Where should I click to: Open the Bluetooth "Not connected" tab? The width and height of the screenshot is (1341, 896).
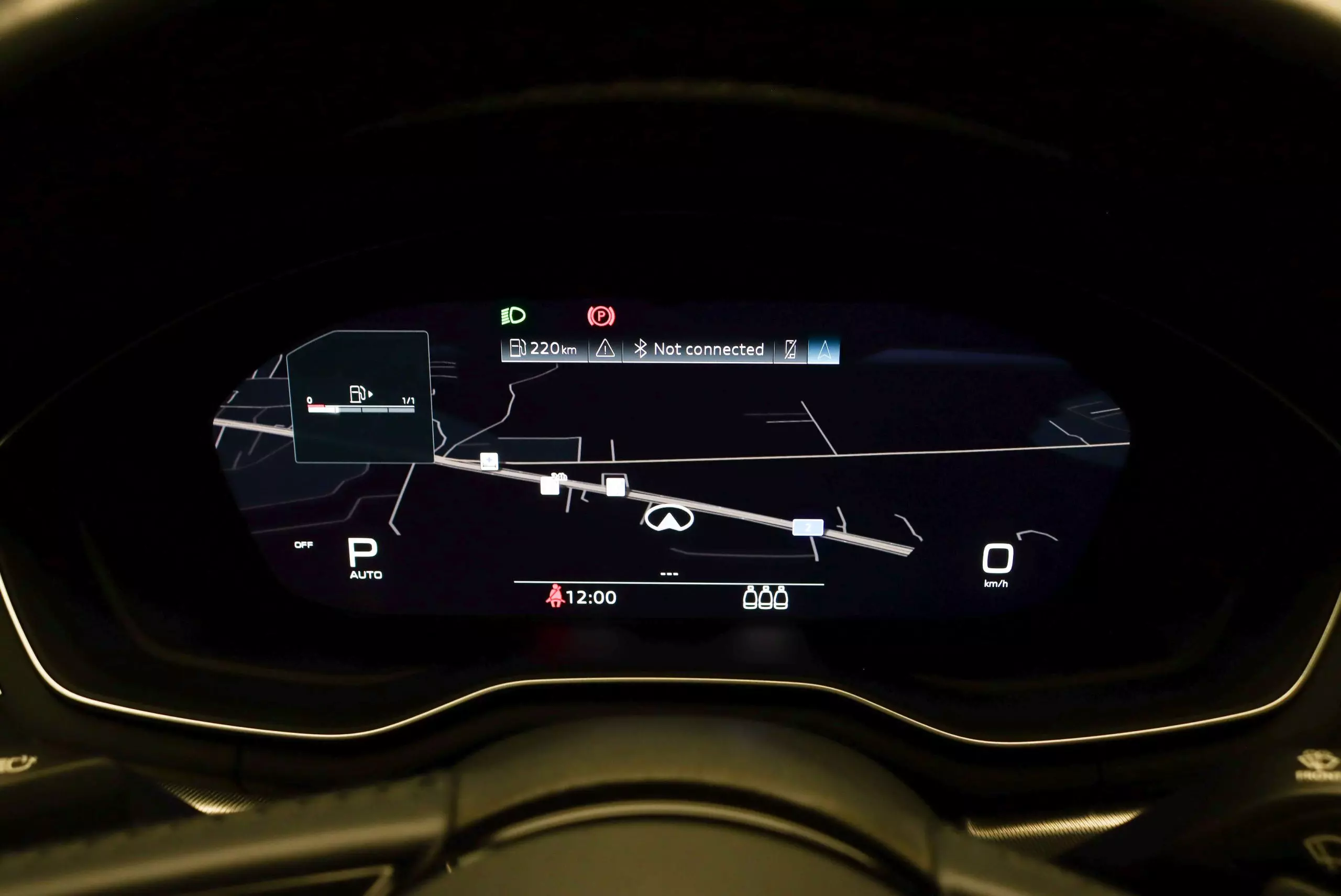coord(698,349)
